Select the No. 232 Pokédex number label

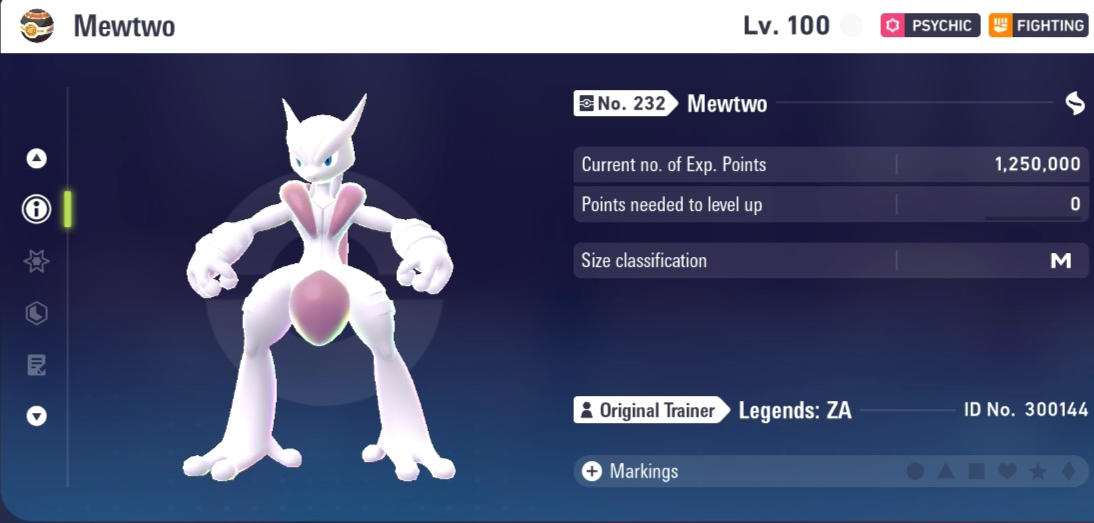pyautogui.click(x=622, y=103)
